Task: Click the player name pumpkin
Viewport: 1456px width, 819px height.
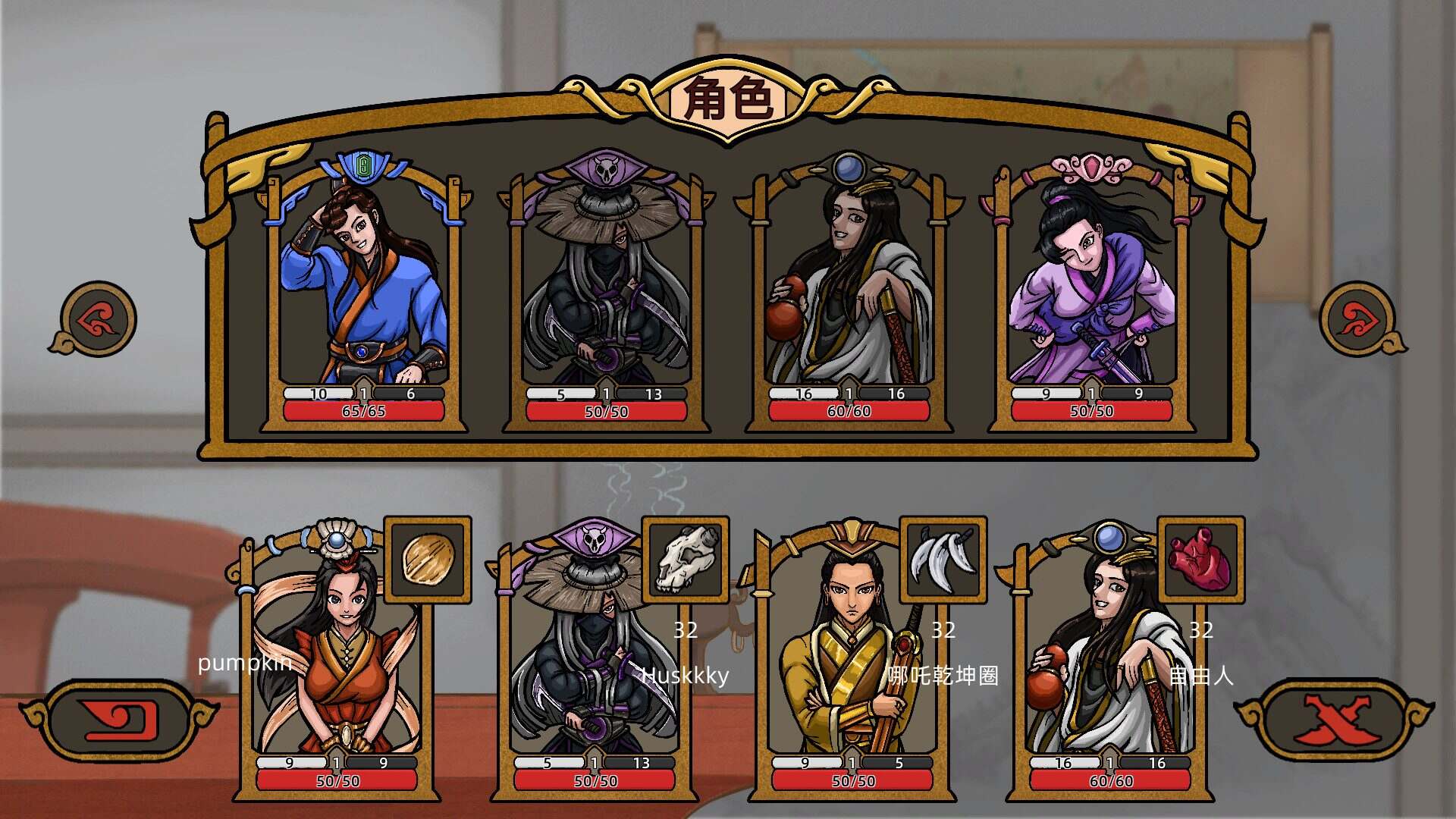Action: tap(244, 666)
